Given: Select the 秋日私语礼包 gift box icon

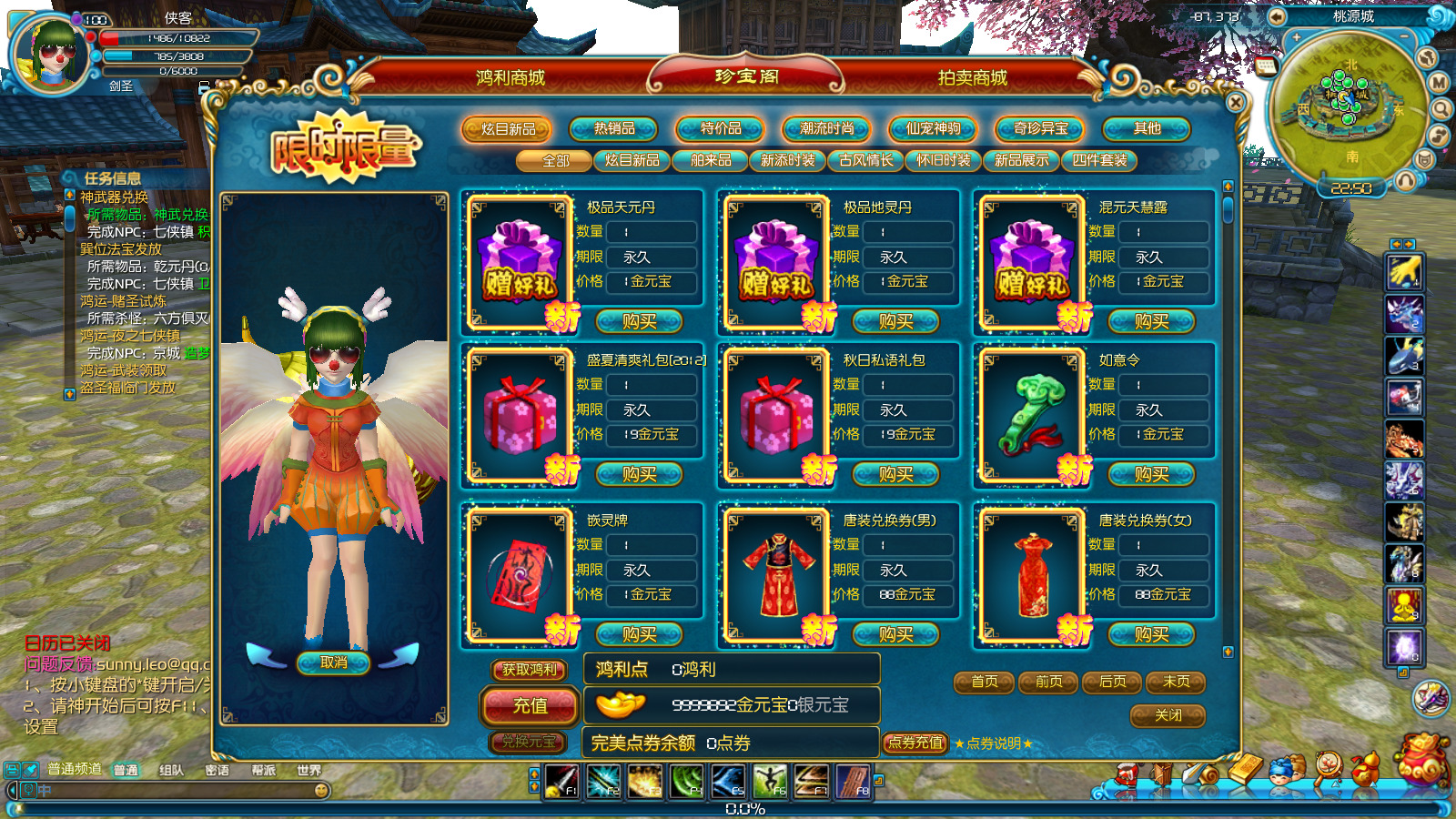Looking at the screenshot, I should 776,414.
